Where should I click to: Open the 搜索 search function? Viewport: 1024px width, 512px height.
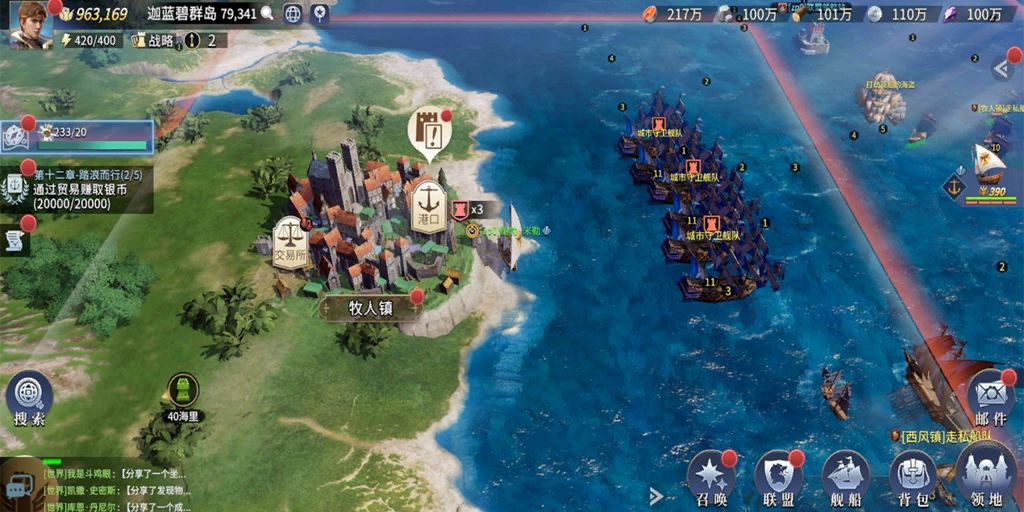pyautogui.click(x=29, y=400)
